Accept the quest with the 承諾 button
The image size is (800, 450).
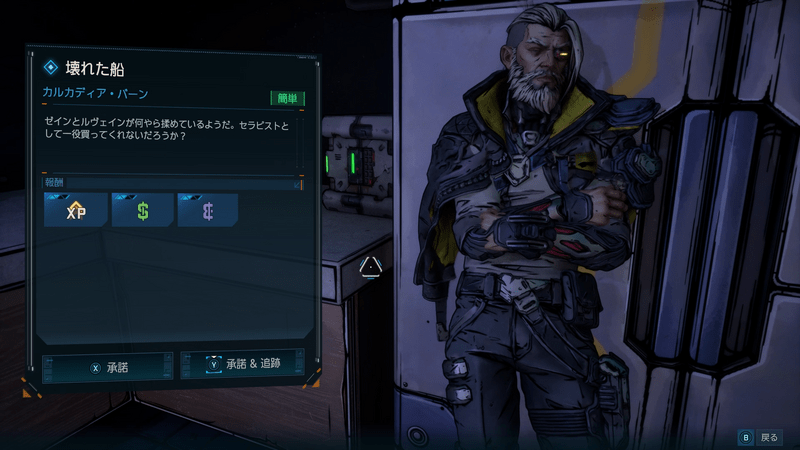pyautogui.click(x=108, y=367)
